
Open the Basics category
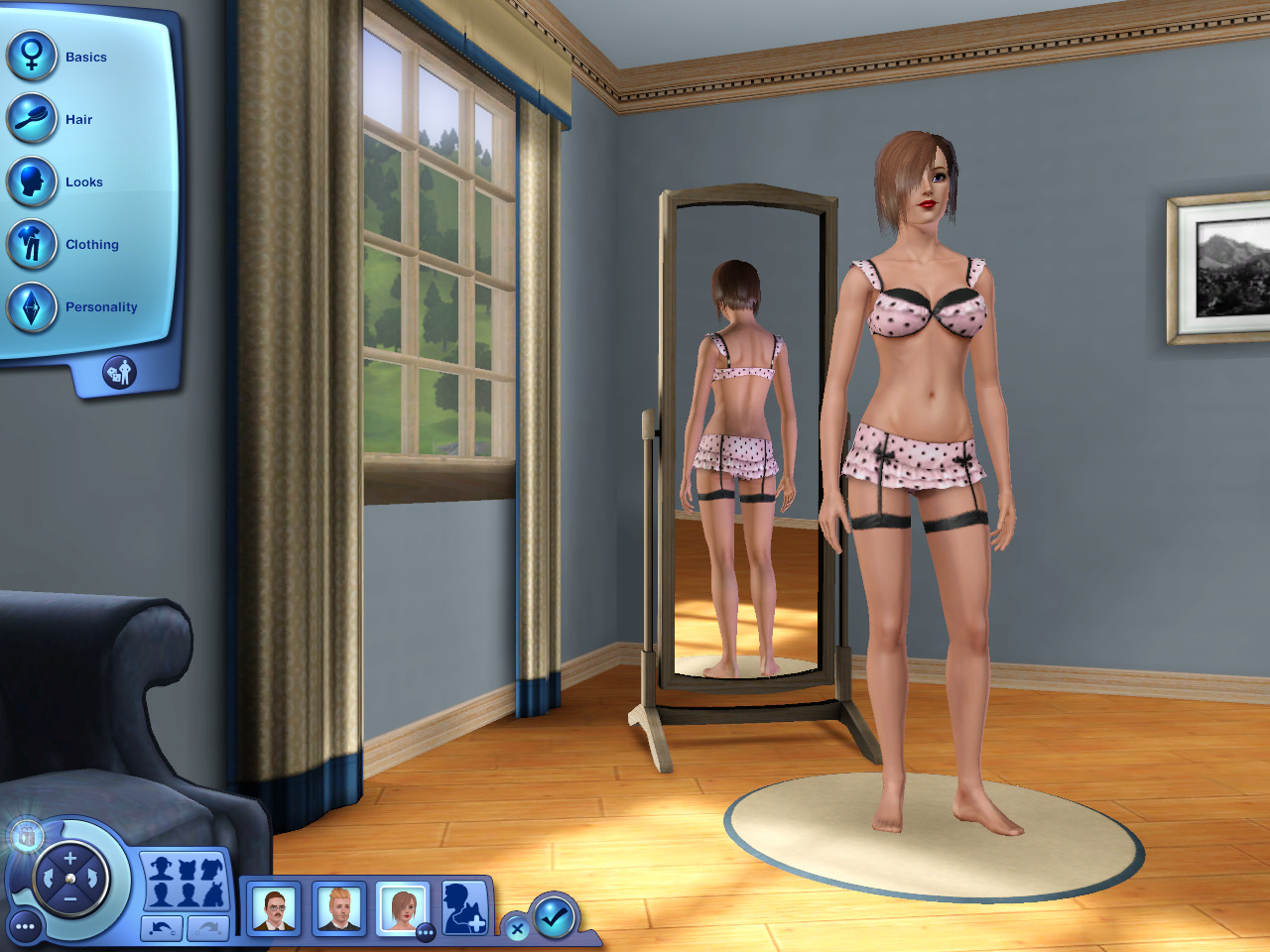click(x=33, y=57)
